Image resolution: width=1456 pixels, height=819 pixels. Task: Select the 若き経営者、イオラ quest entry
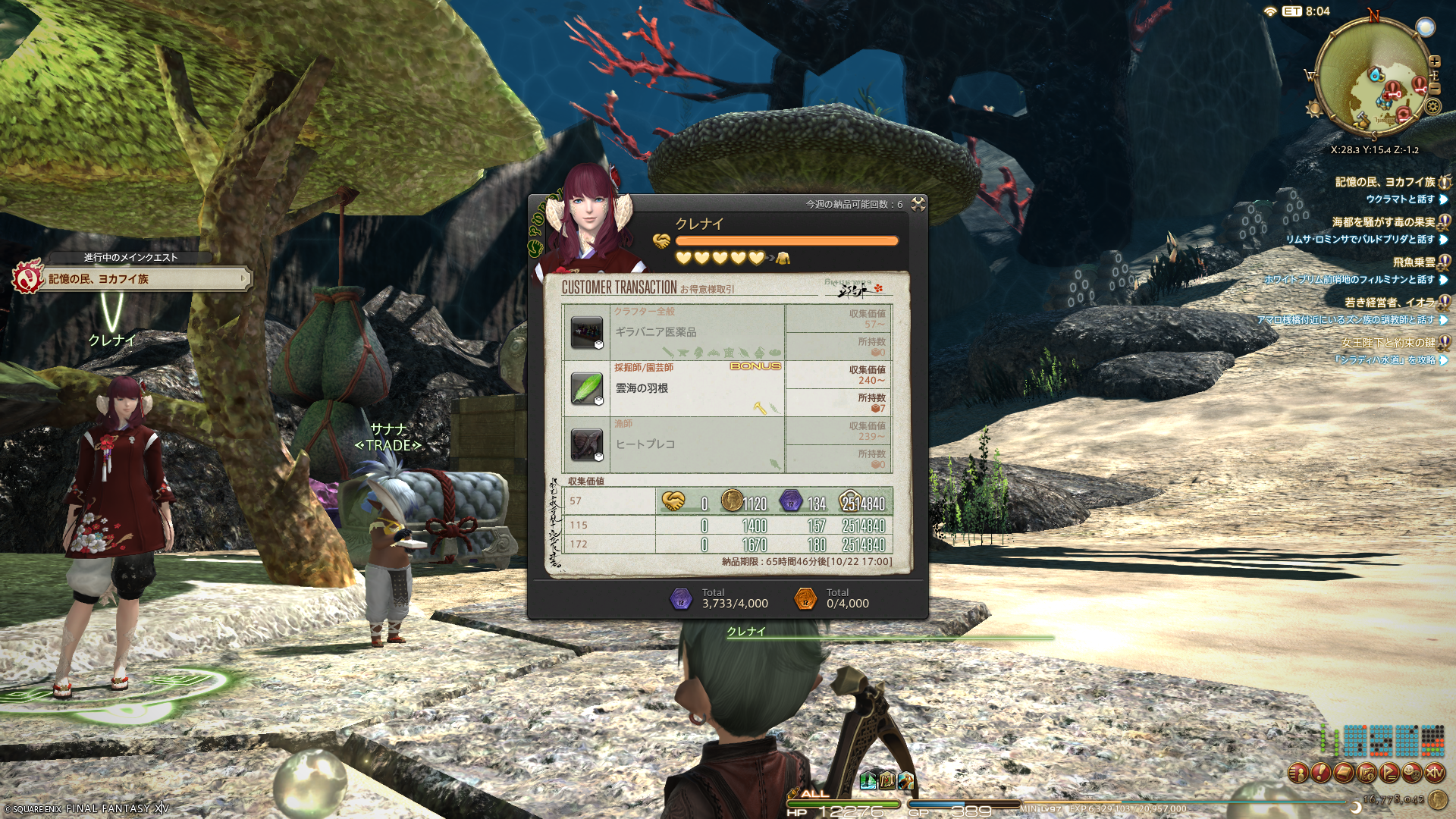point(1389,303)
